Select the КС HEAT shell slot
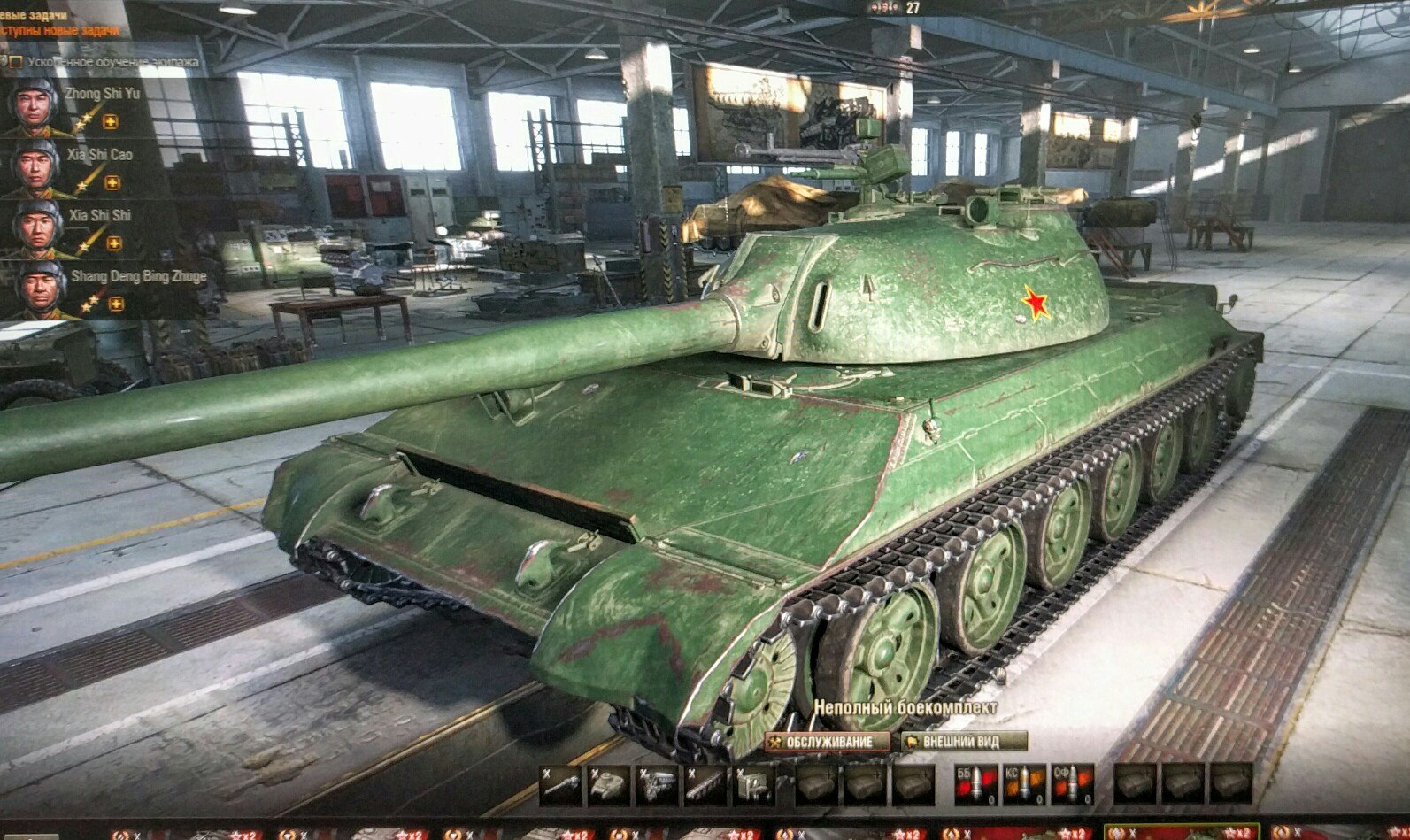 tap(1024, 785)
